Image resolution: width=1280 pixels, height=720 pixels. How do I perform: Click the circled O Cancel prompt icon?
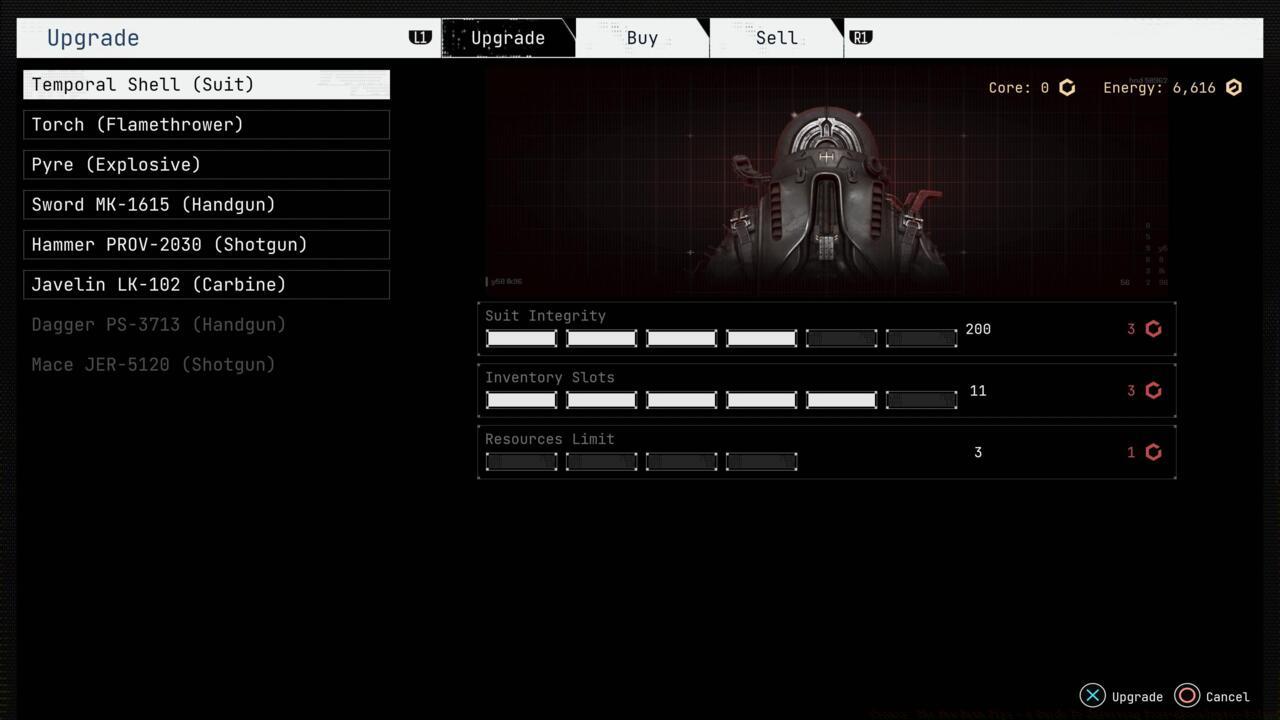pyautogui.click(x=1186, y=695)
